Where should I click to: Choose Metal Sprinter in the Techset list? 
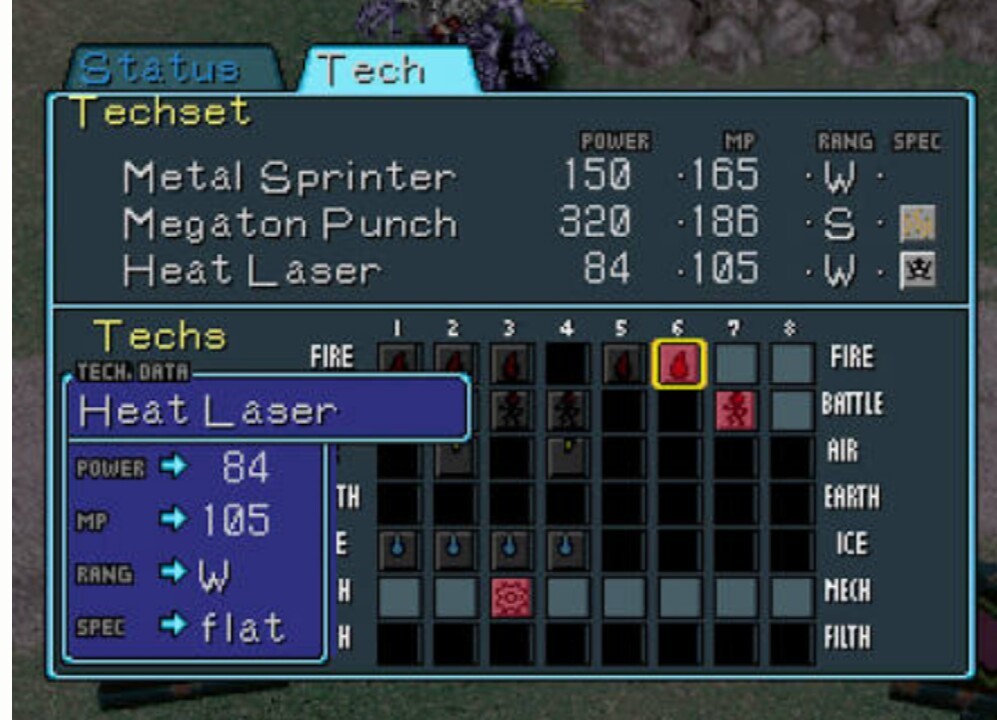pos(288,177)
